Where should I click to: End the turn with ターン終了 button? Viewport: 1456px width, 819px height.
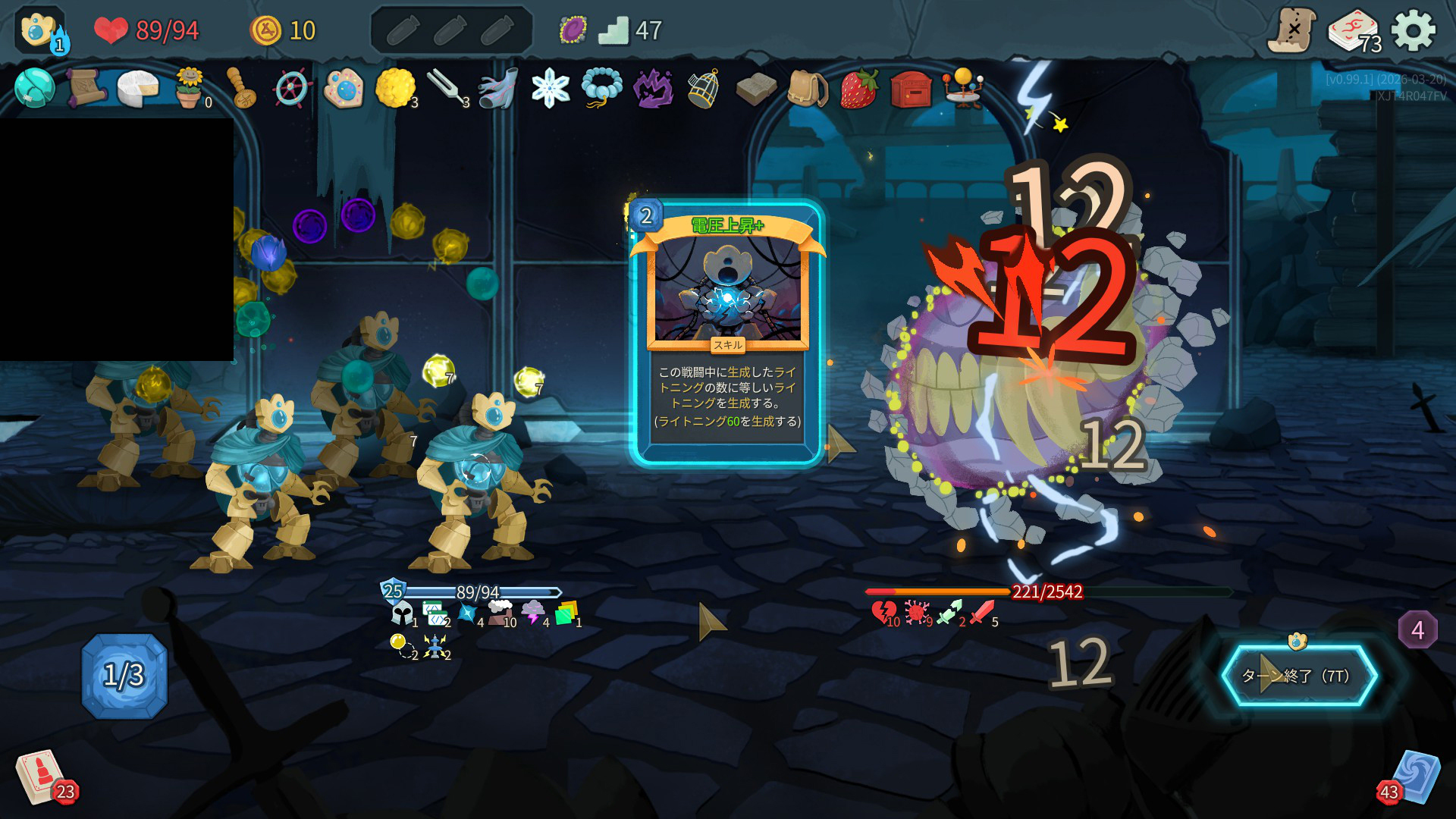(1299, 676)
